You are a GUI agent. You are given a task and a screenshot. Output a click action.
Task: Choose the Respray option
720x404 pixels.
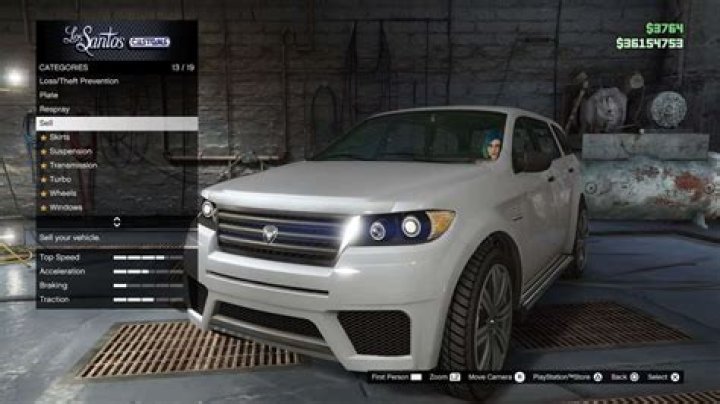pyautogui.click(x=54, y=108)
